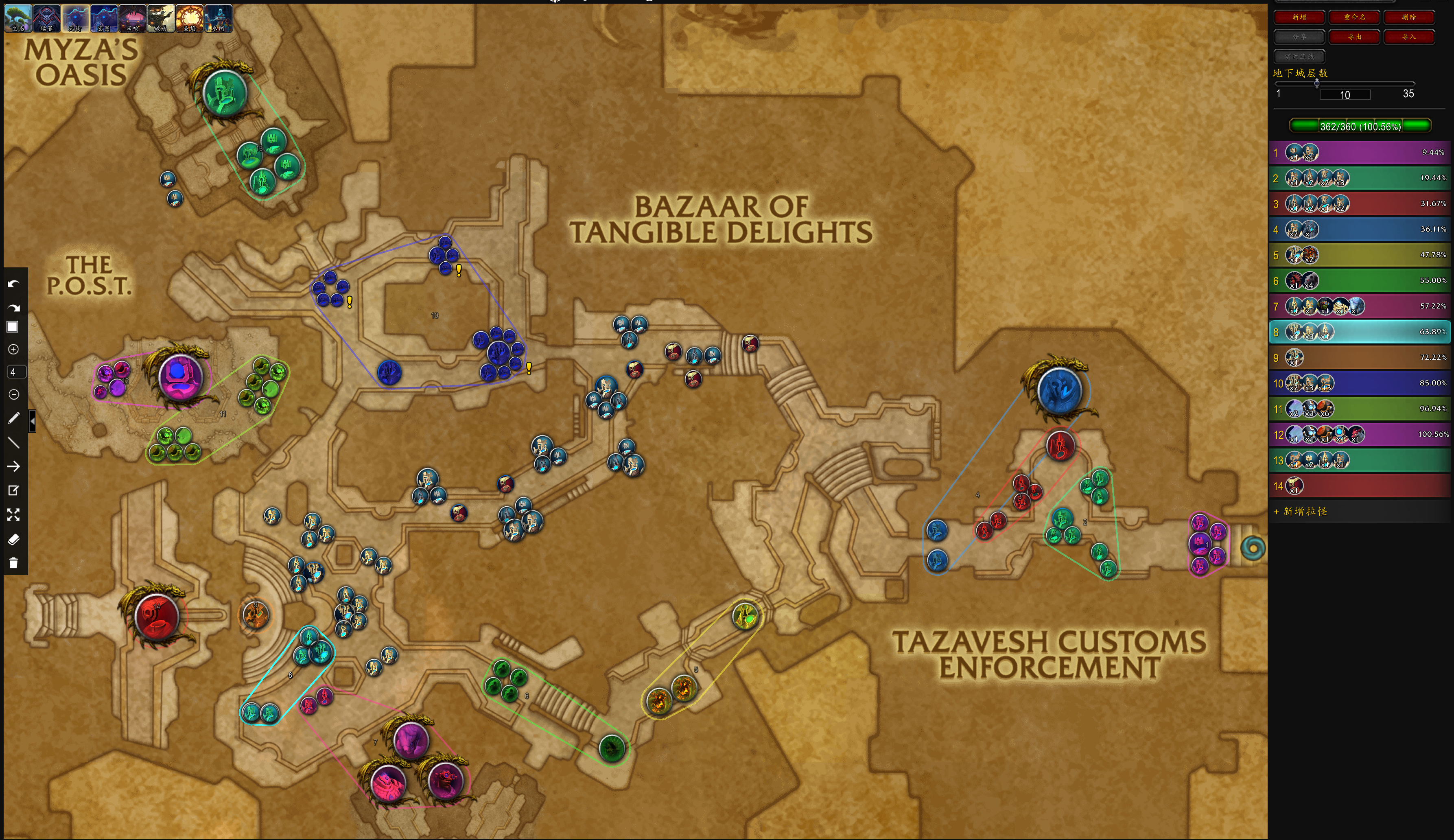Click the 新增 (new route) button
Viewport: 1454px width, 840px height.
[1299, 17]
